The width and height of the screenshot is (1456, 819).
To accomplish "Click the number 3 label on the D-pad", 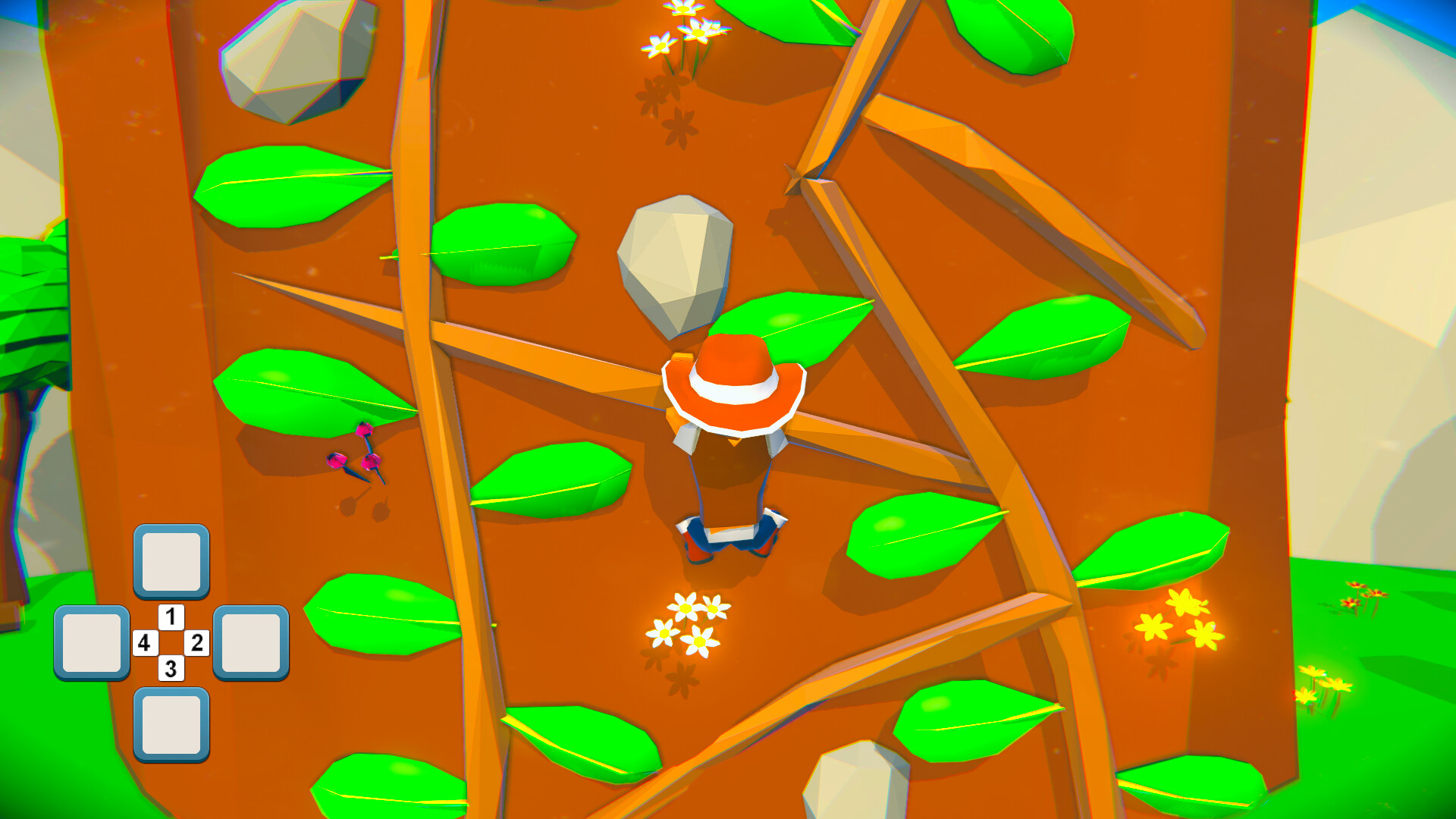I will pyautogui.click(x=170, y=669).
